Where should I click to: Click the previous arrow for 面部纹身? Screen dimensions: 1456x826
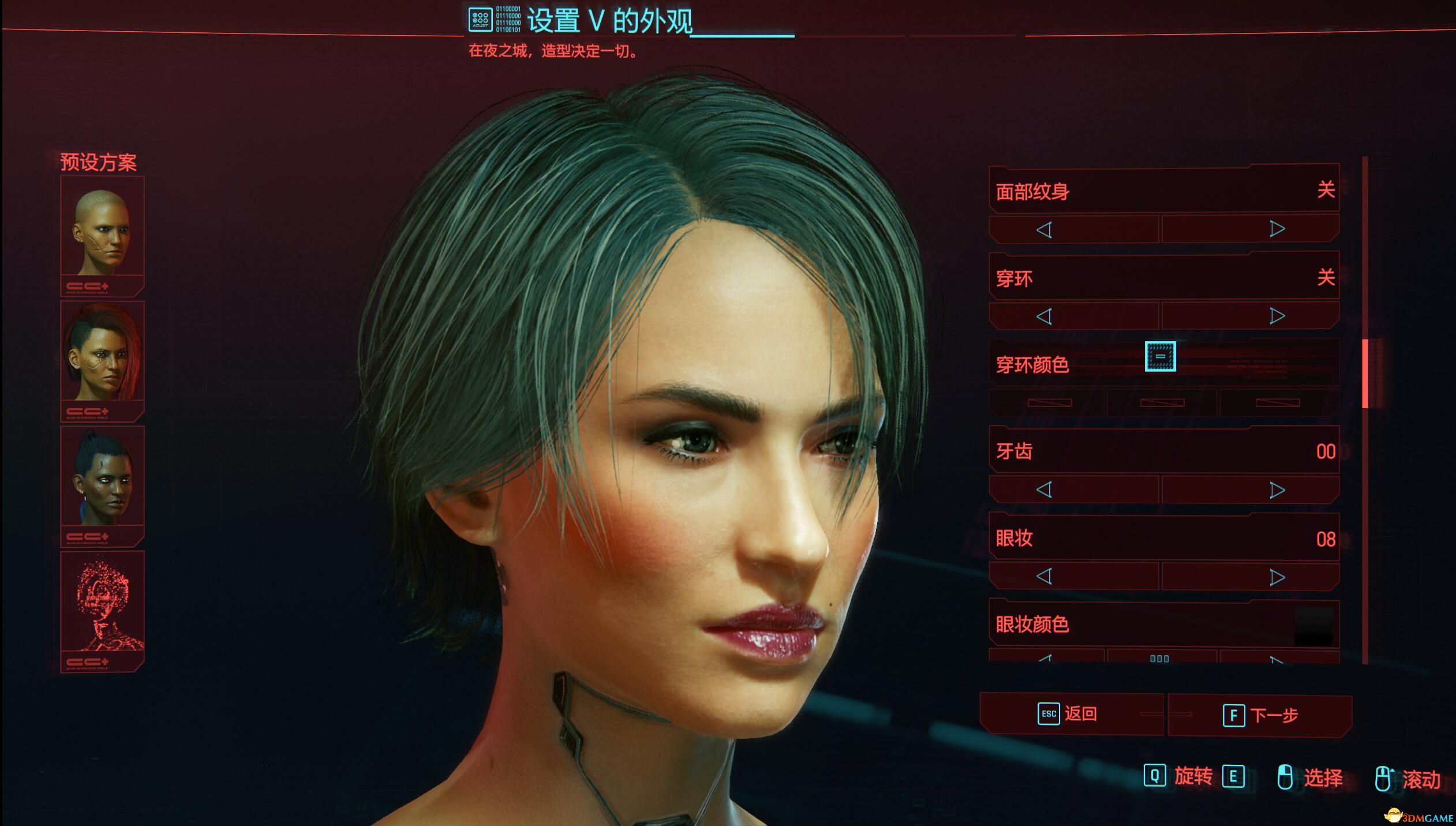point(1044,230)
